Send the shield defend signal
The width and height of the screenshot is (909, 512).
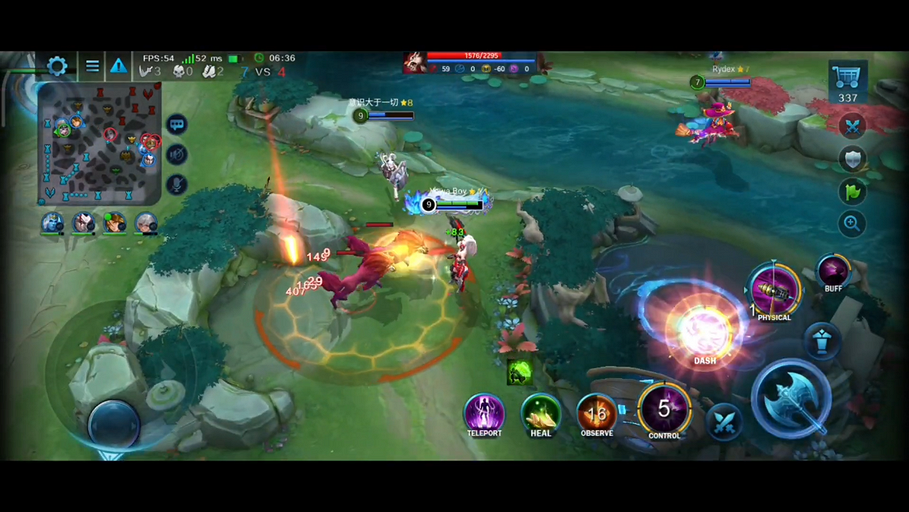click(x=852, y=159)
